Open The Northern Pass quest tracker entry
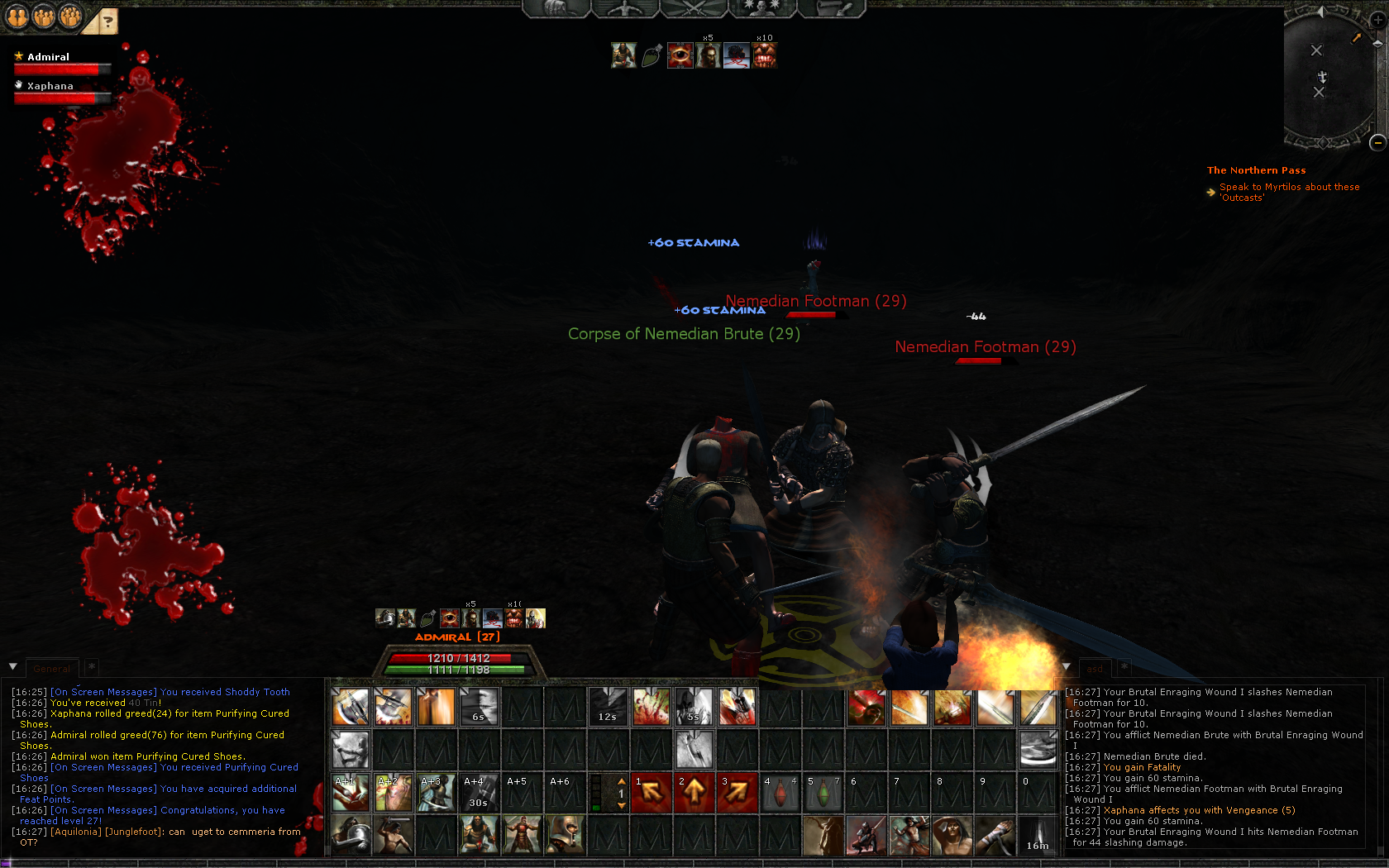 [1256, 170]
